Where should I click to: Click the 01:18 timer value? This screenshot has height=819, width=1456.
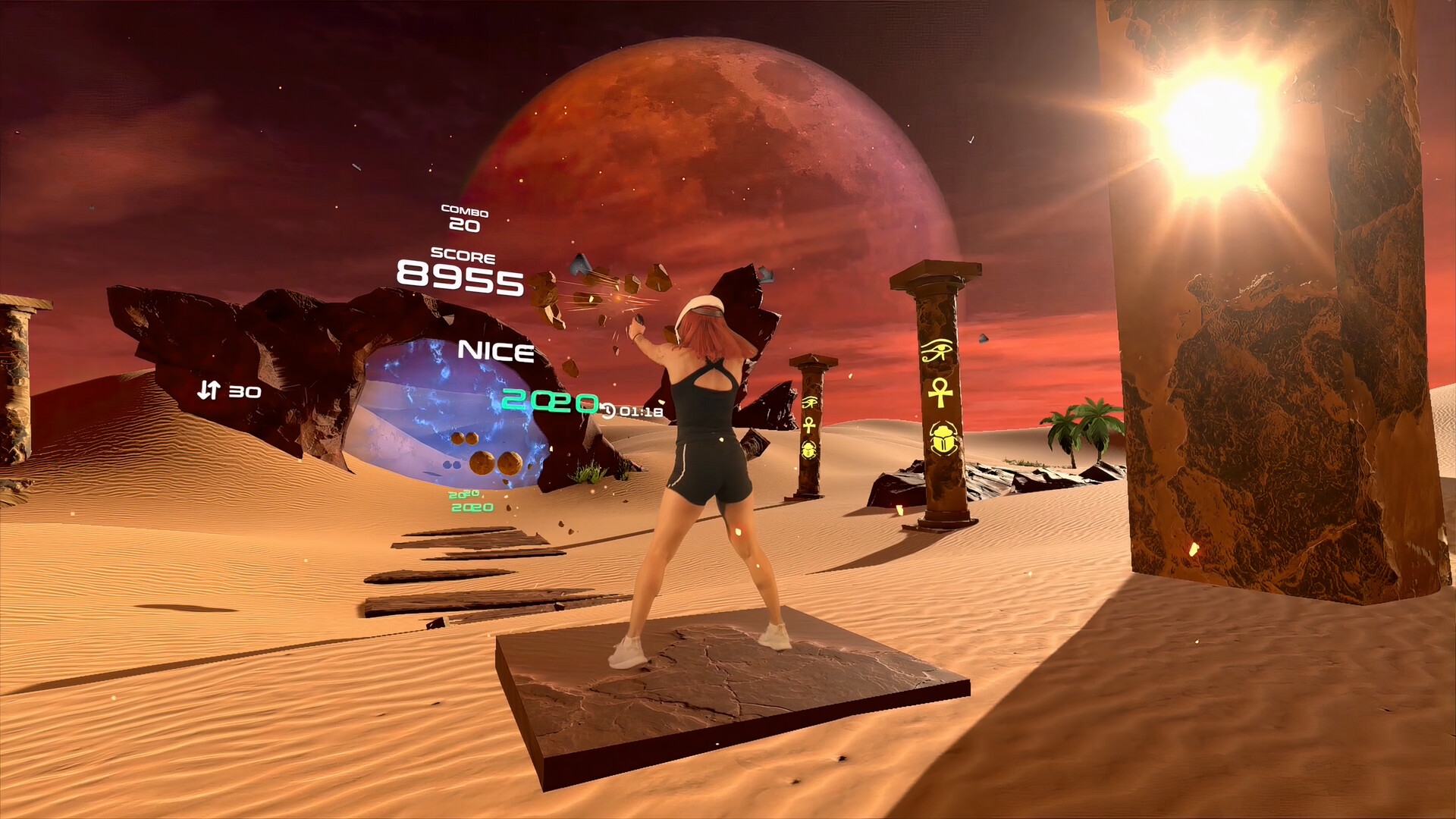point(639,412)
